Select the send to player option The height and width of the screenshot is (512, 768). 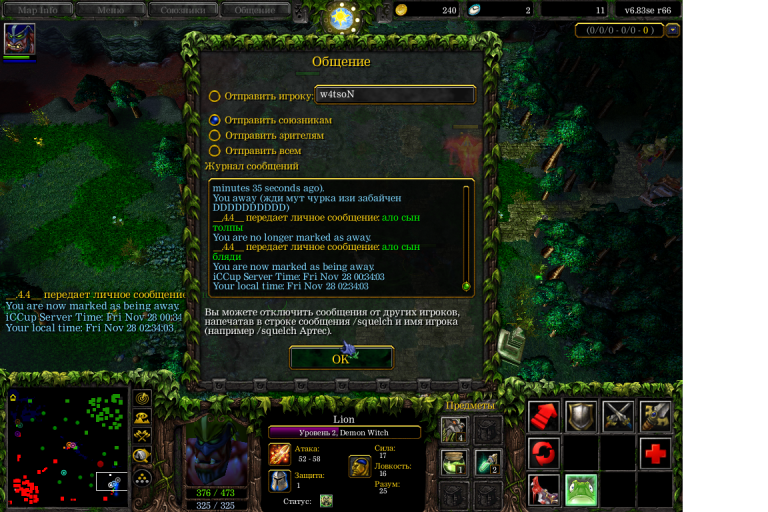click(x=214, y=97)
